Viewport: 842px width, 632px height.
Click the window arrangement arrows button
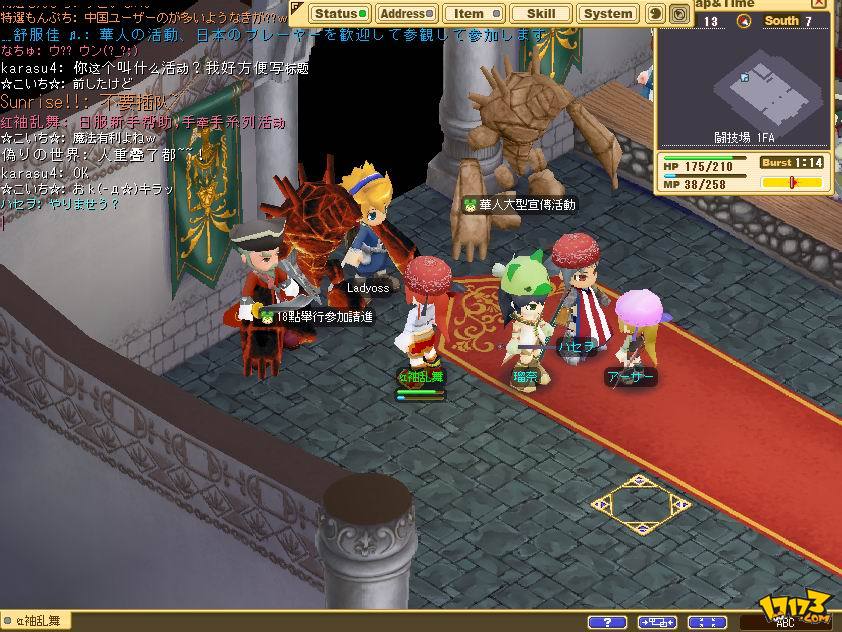coord(657,622)
